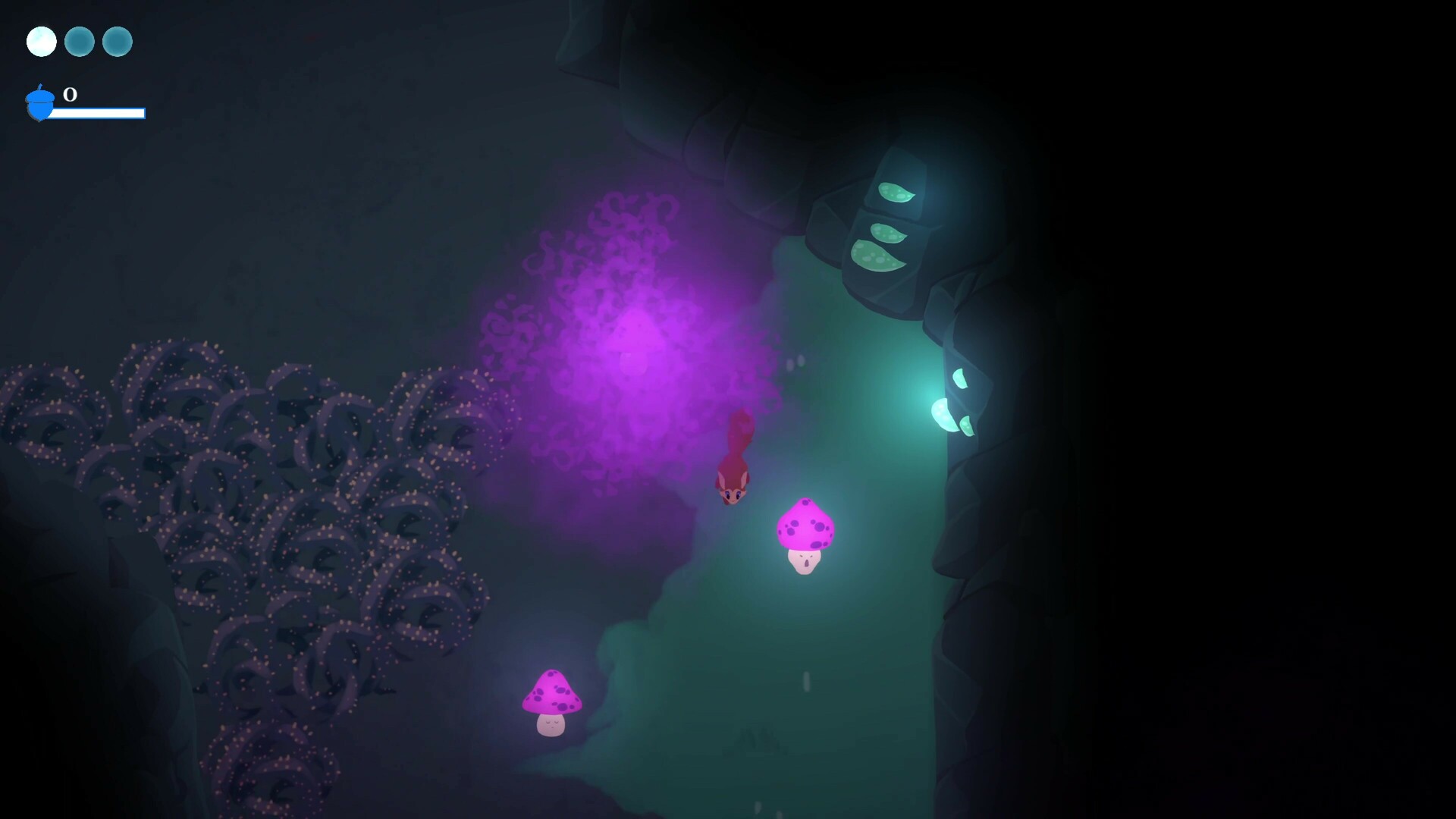This screenshot has height=819, width=1456.
Task: Select the first white health orb
Action: click(42, 42)
